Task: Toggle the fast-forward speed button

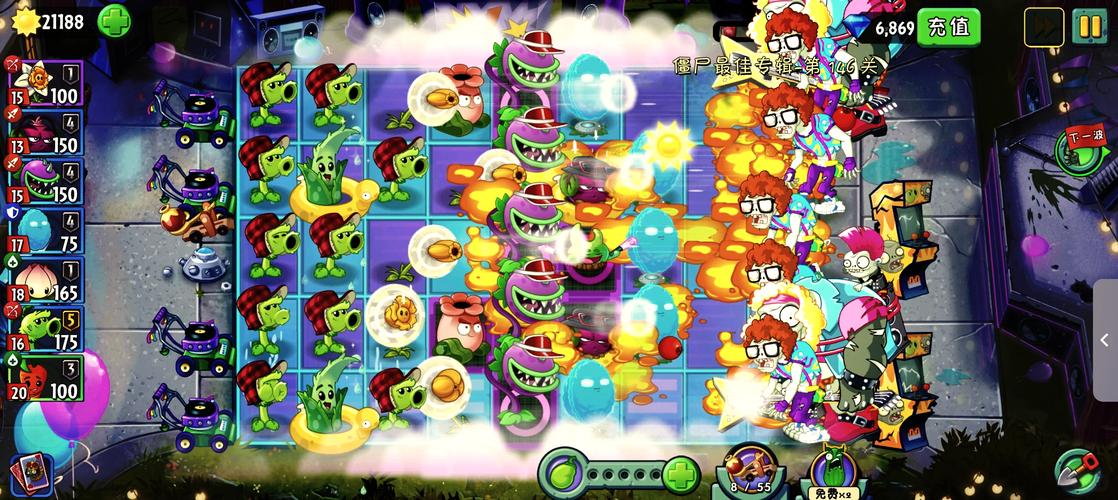Action: click(1043, 26)
